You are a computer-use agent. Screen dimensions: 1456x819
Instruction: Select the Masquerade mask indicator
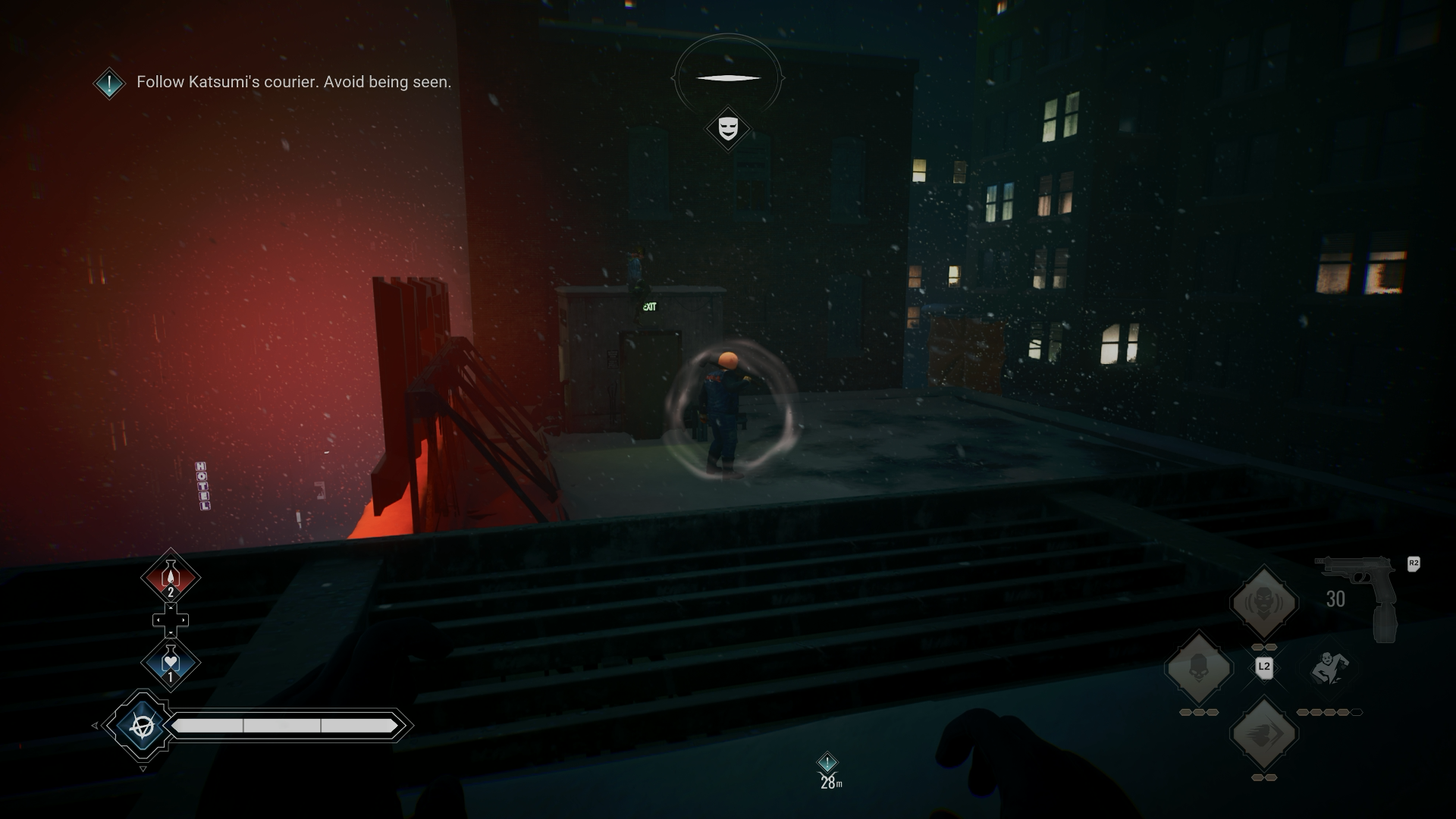728,127
